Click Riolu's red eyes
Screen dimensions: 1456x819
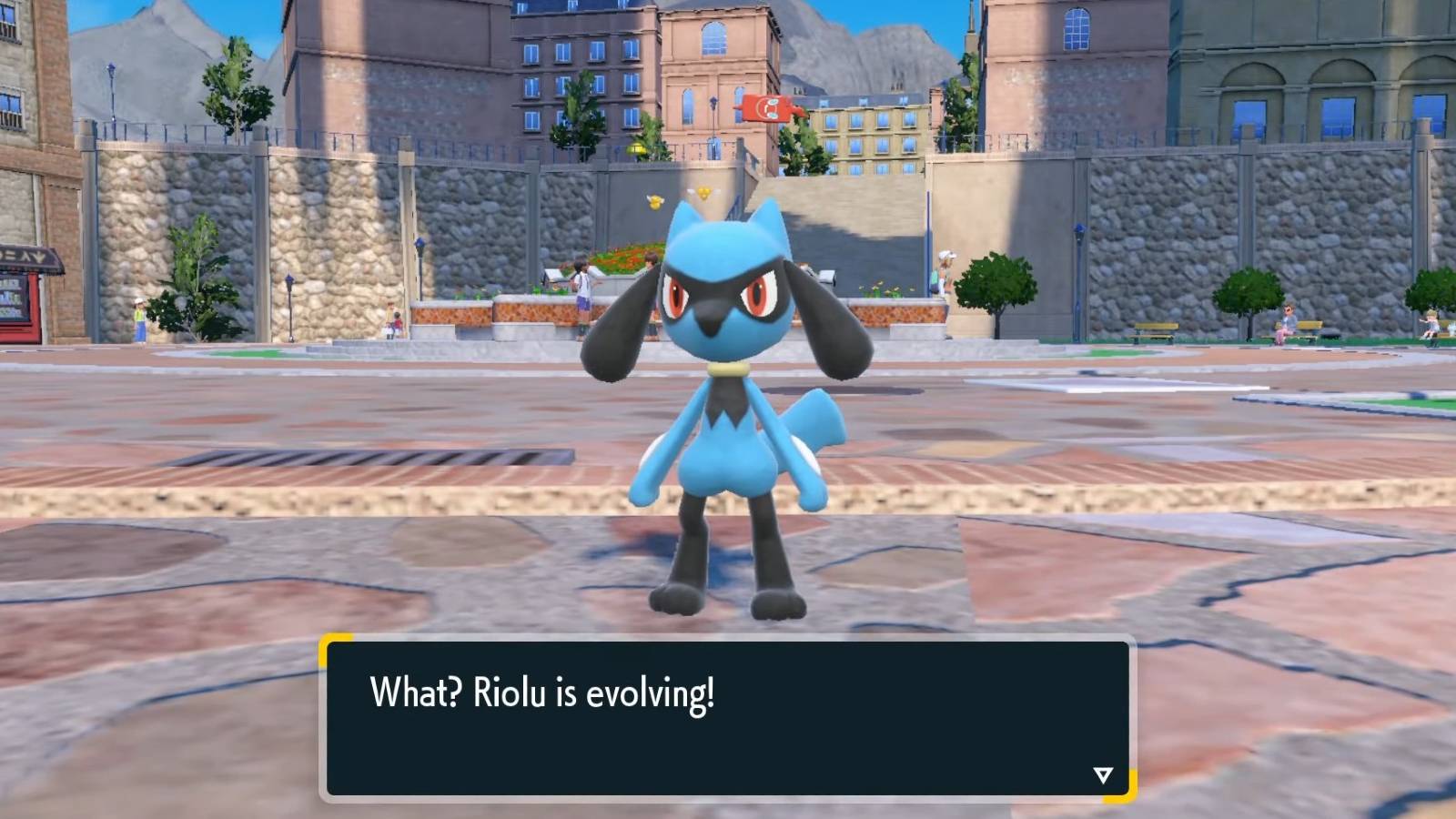tap(714, 294)
